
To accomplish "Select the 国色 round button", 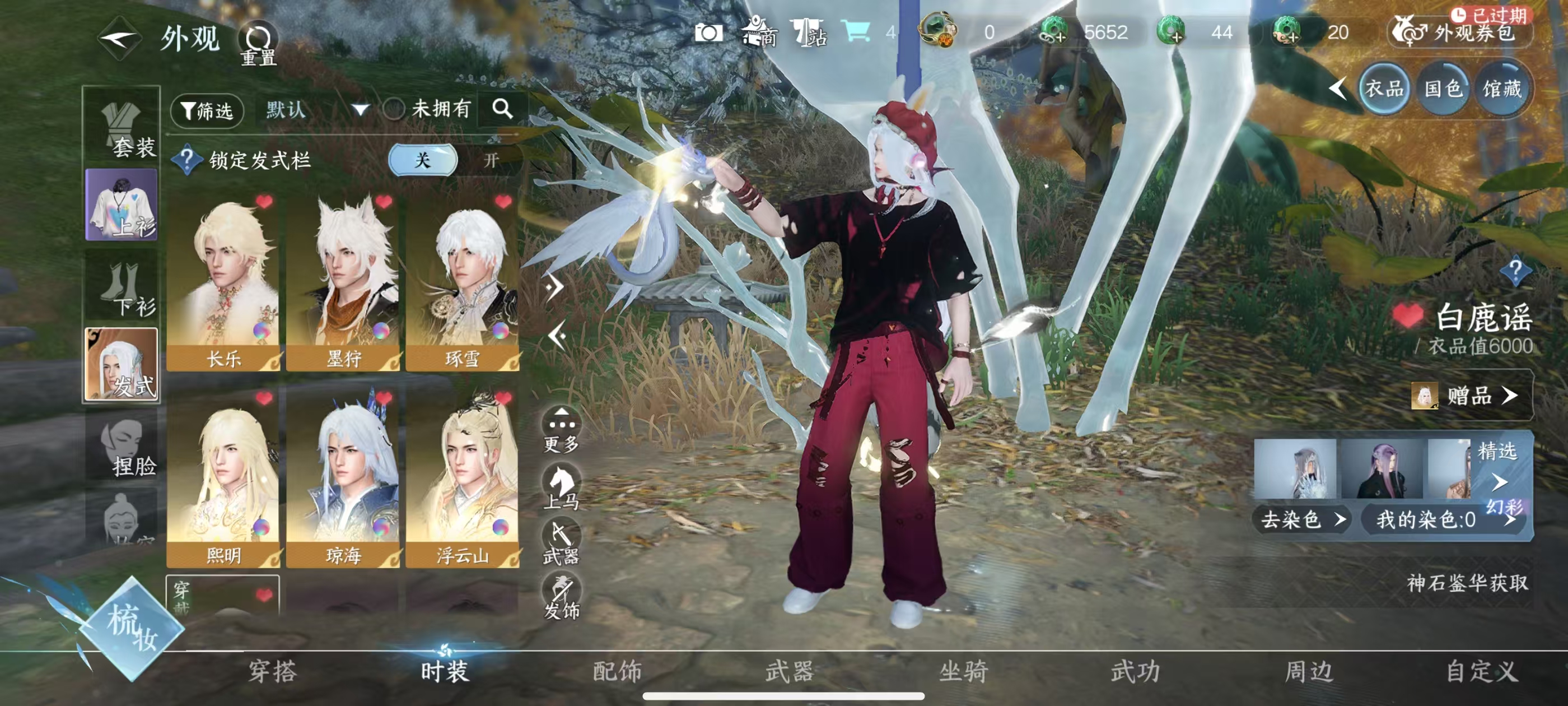I will click(x=1443, y=89).
